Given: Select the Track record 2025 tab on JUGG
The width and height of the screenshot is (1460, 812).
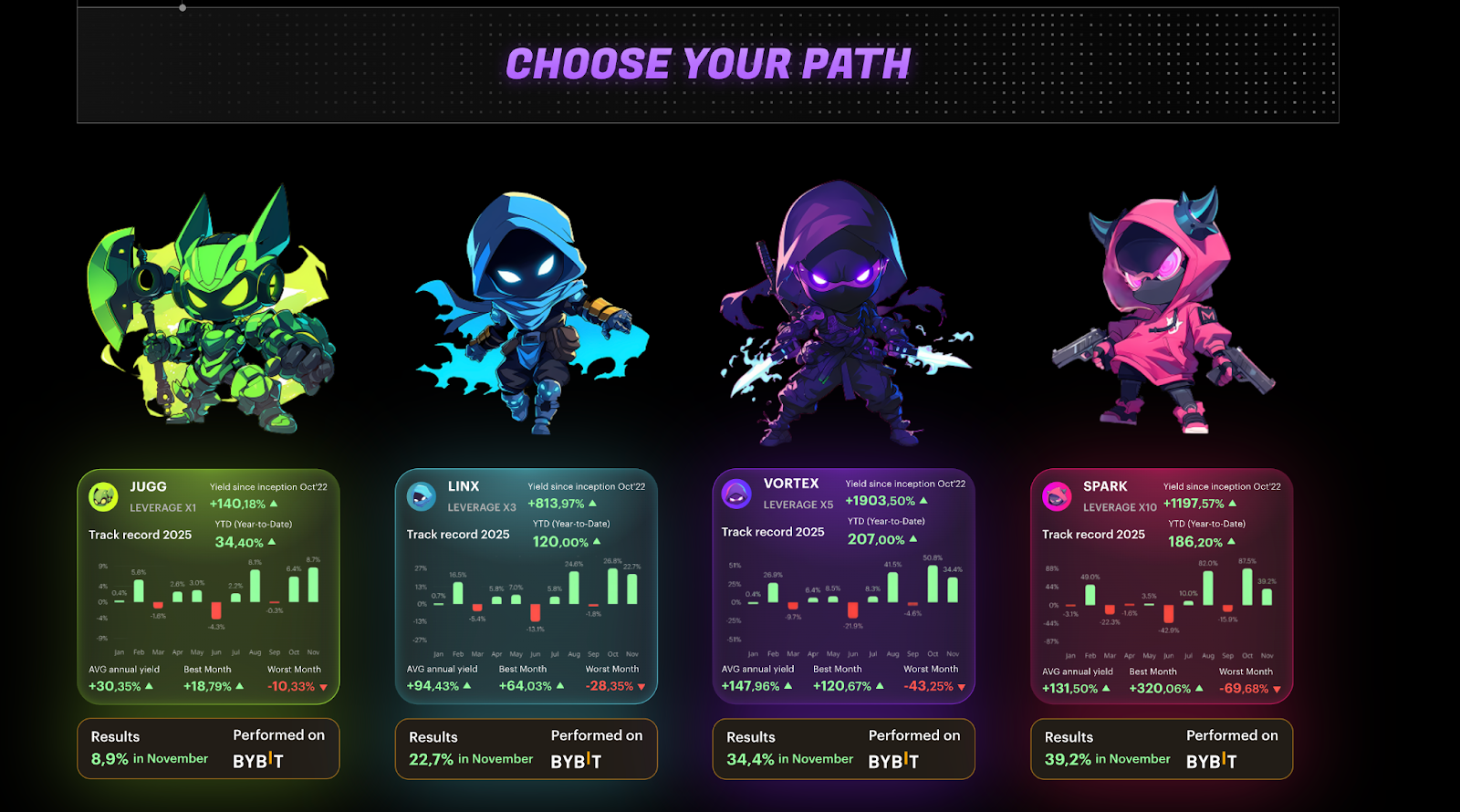Looking at the screenshot, I should click(139, 535).
